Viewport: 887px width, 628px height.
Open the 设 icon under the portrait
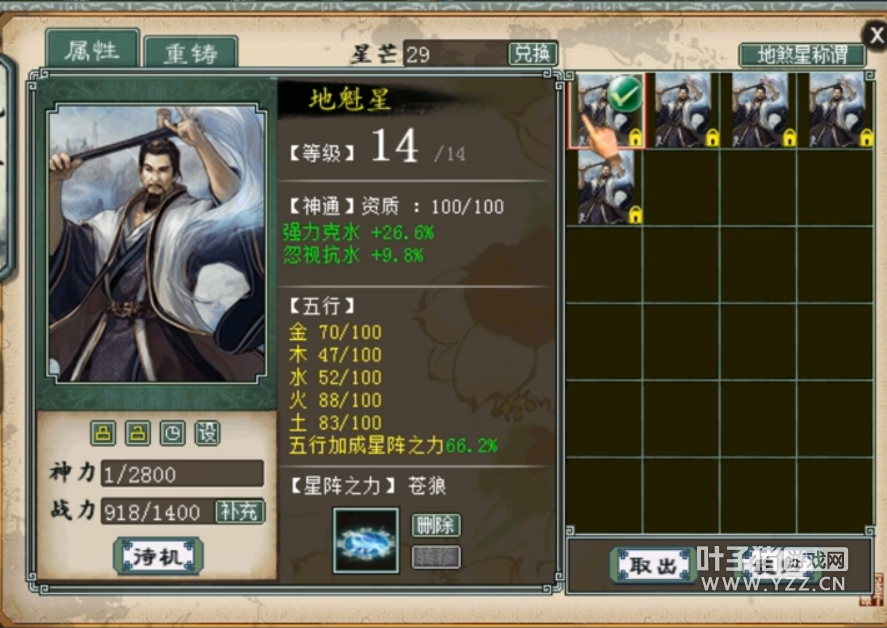tap(207, 433)
